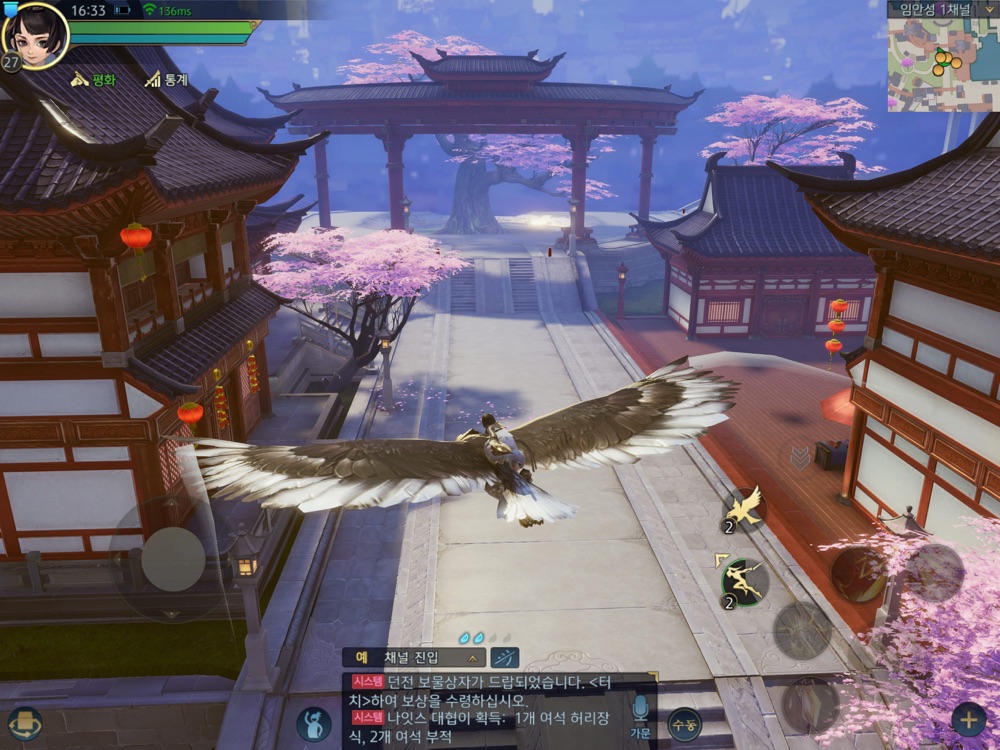Expand the plus menu button
This screenshot has width=1000, height=750.
coord(967,719)
